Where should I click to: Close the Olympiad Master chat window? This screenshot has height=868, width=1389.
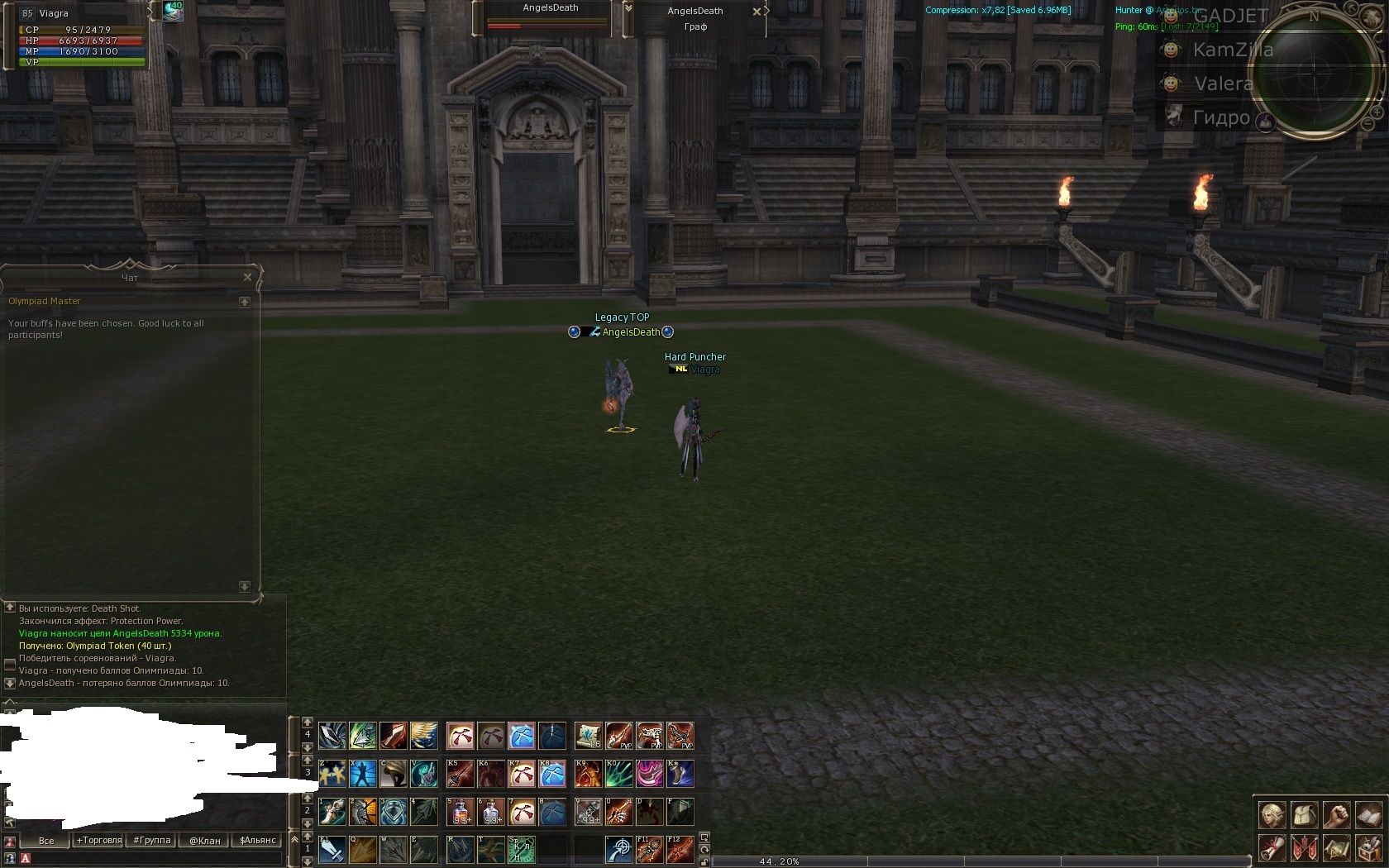click(247, 277)
